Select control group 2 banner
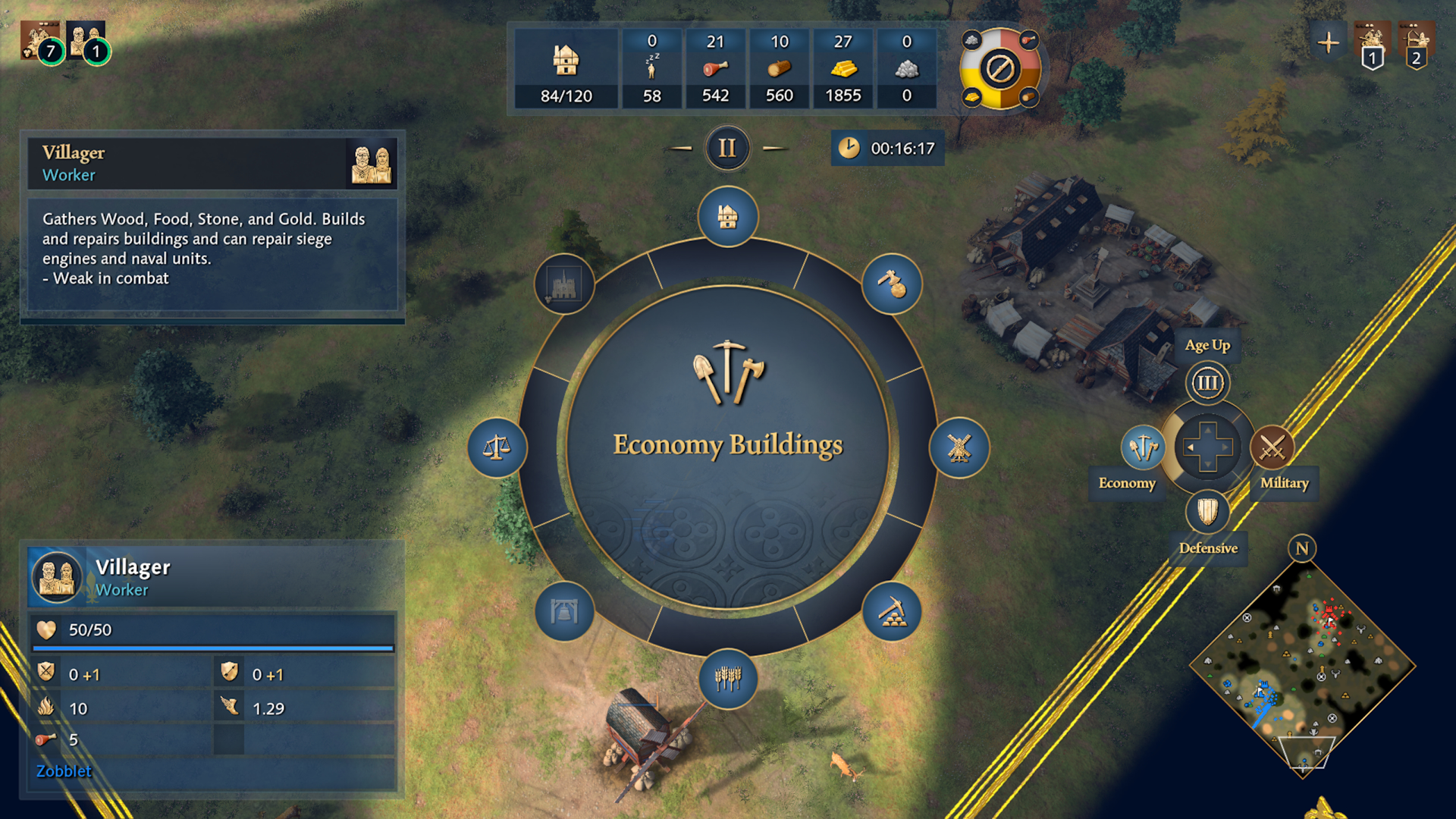 [x=1416, y=45]
